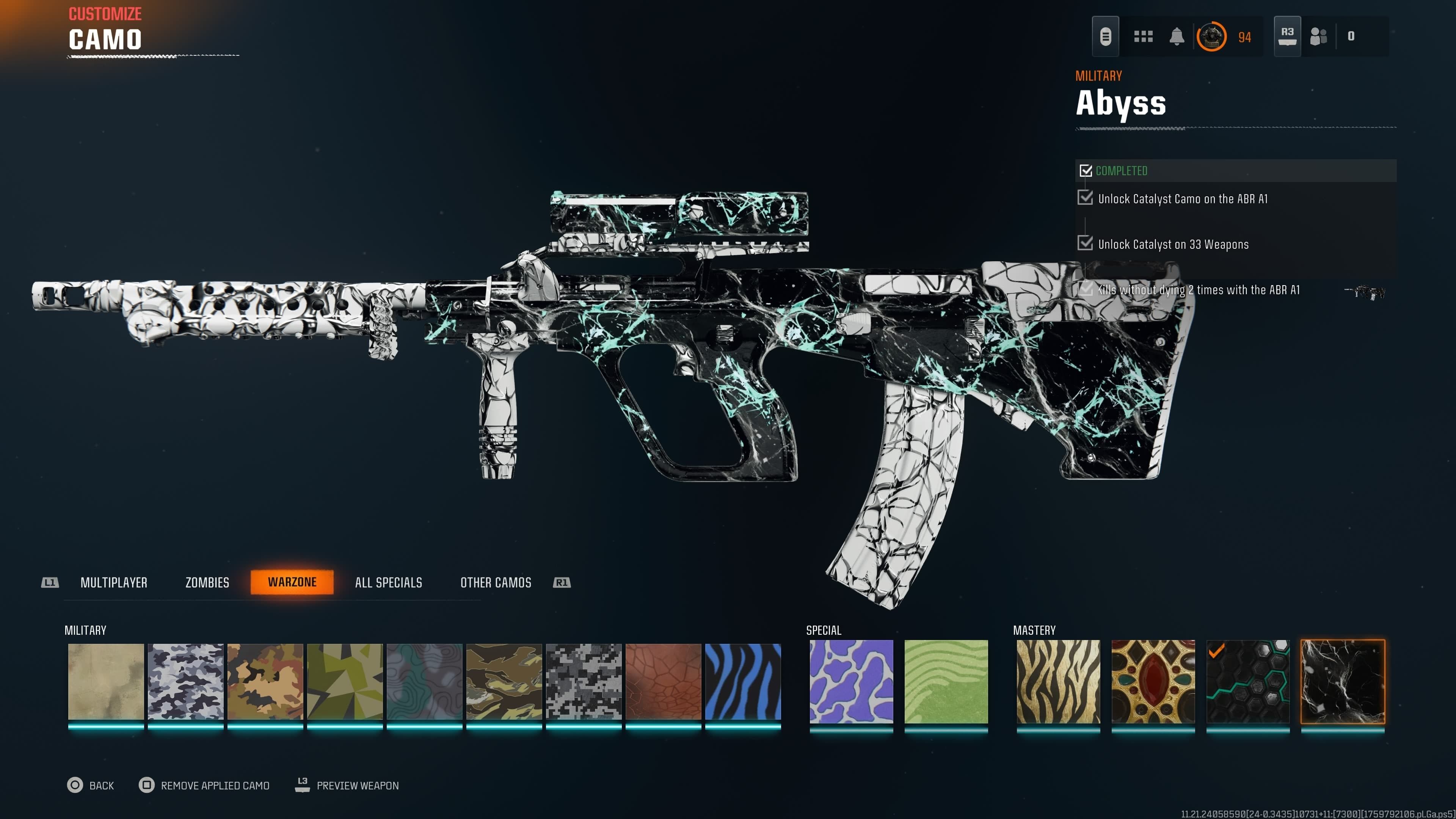Open the All Specials category
1456x819 pixels.
tap(388, 582)
